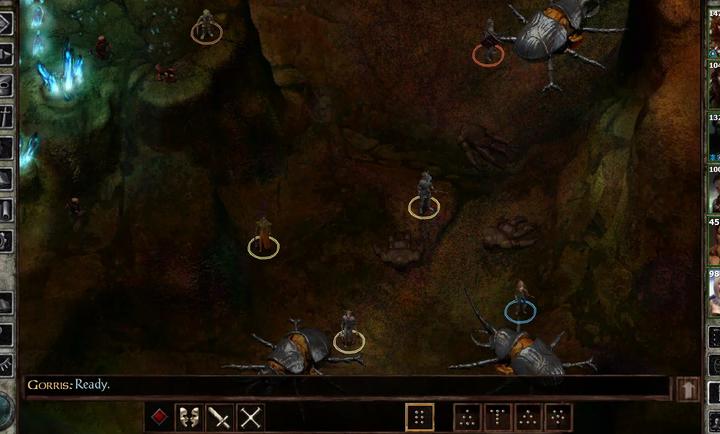The width and height of the screenshot is (720, 434).
Task: Click the red diamond action button
Action: click(x=158, y=417)
